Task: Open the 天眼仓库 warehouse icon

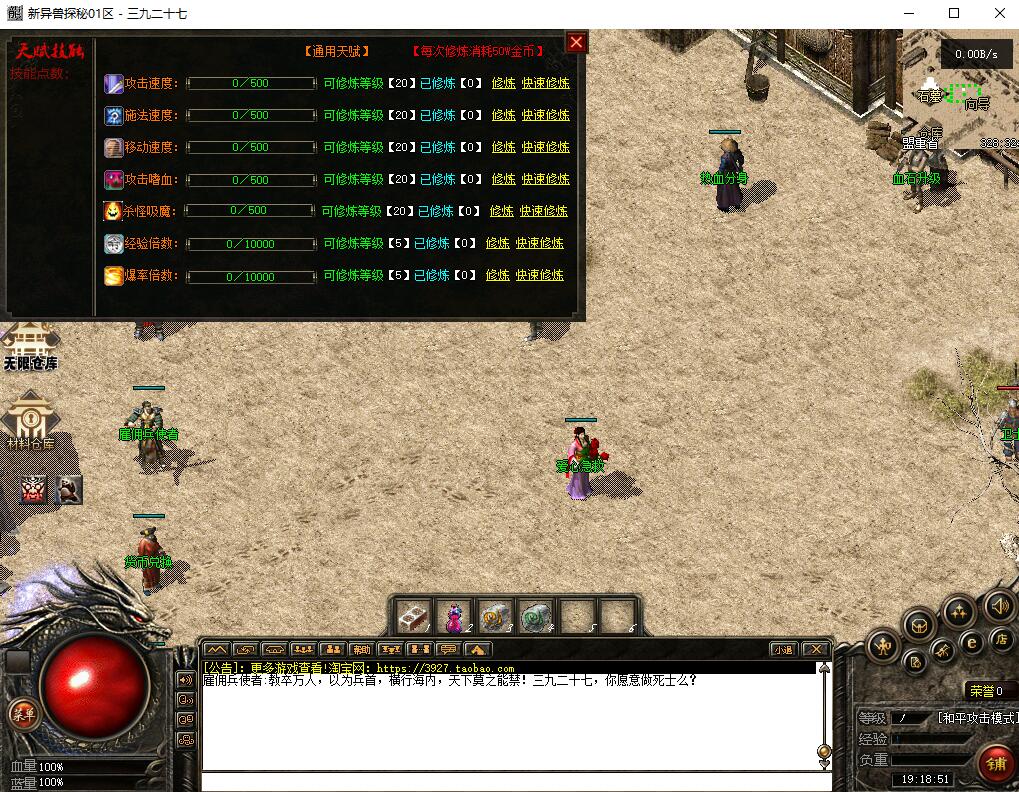Action: click(29, 346)
